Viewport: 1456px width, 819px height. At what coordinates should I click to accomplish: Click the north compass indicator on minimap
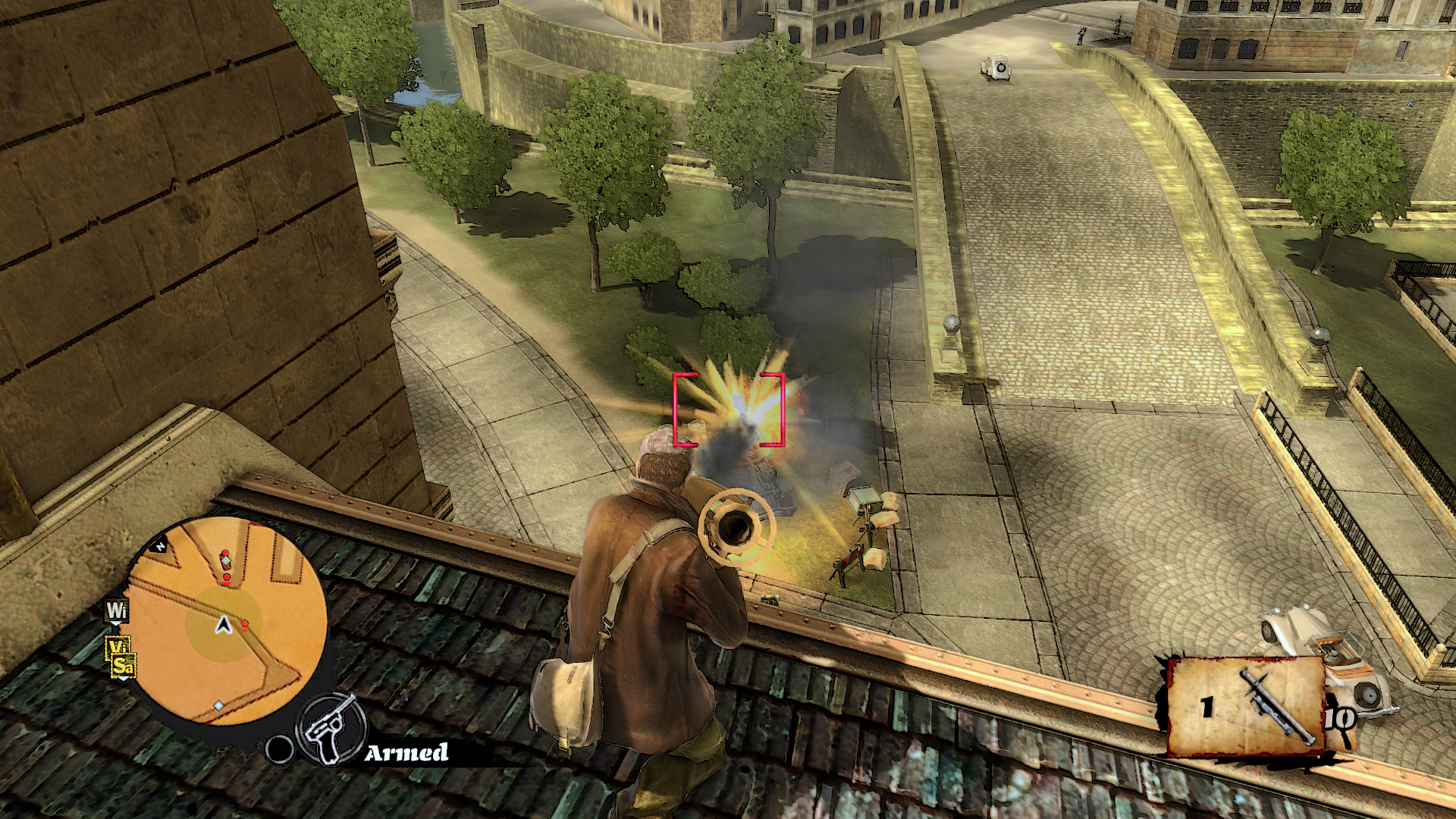(x=161, y=544)
